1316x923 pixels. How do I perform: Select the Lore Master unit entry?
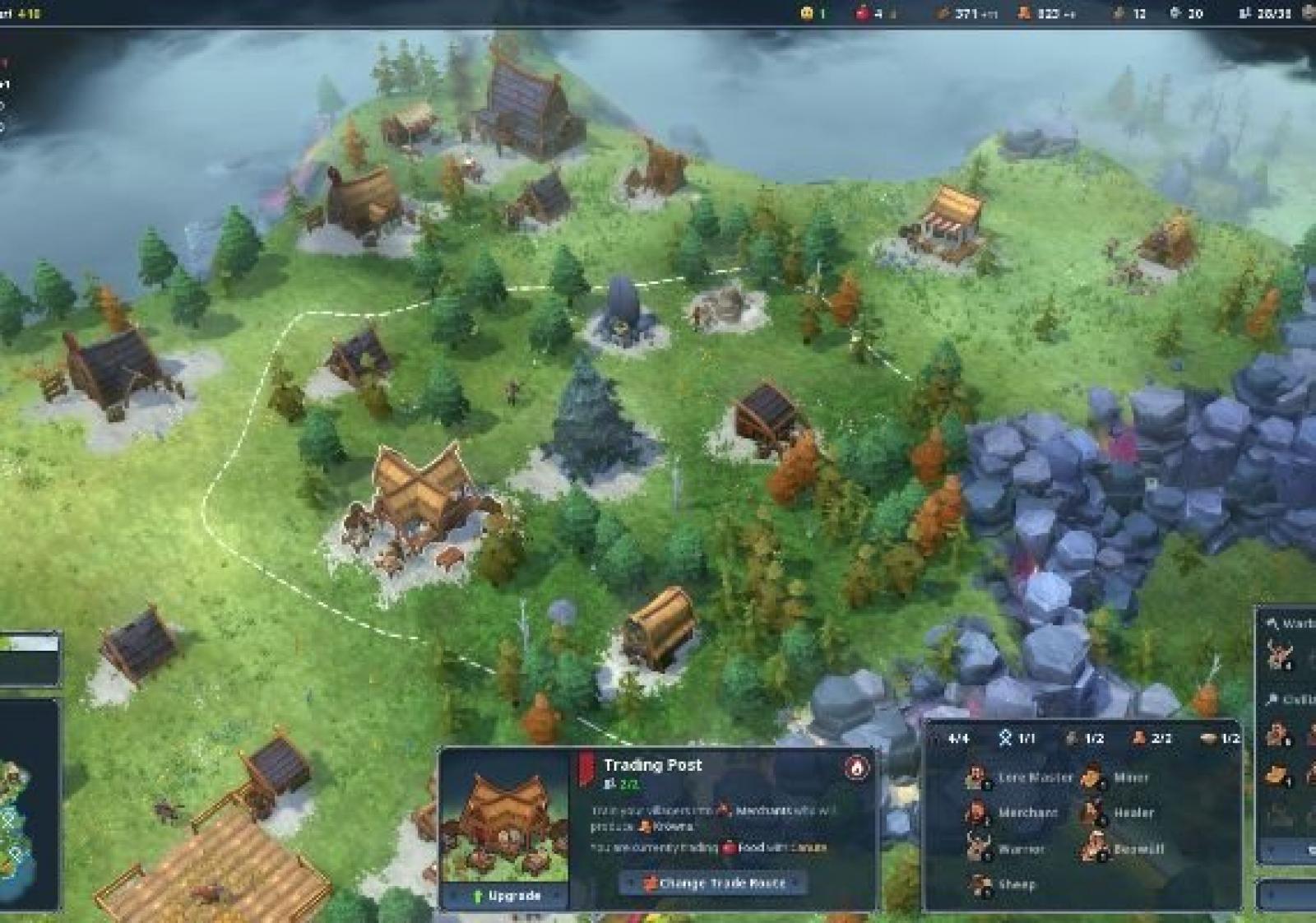(1020, 777)
